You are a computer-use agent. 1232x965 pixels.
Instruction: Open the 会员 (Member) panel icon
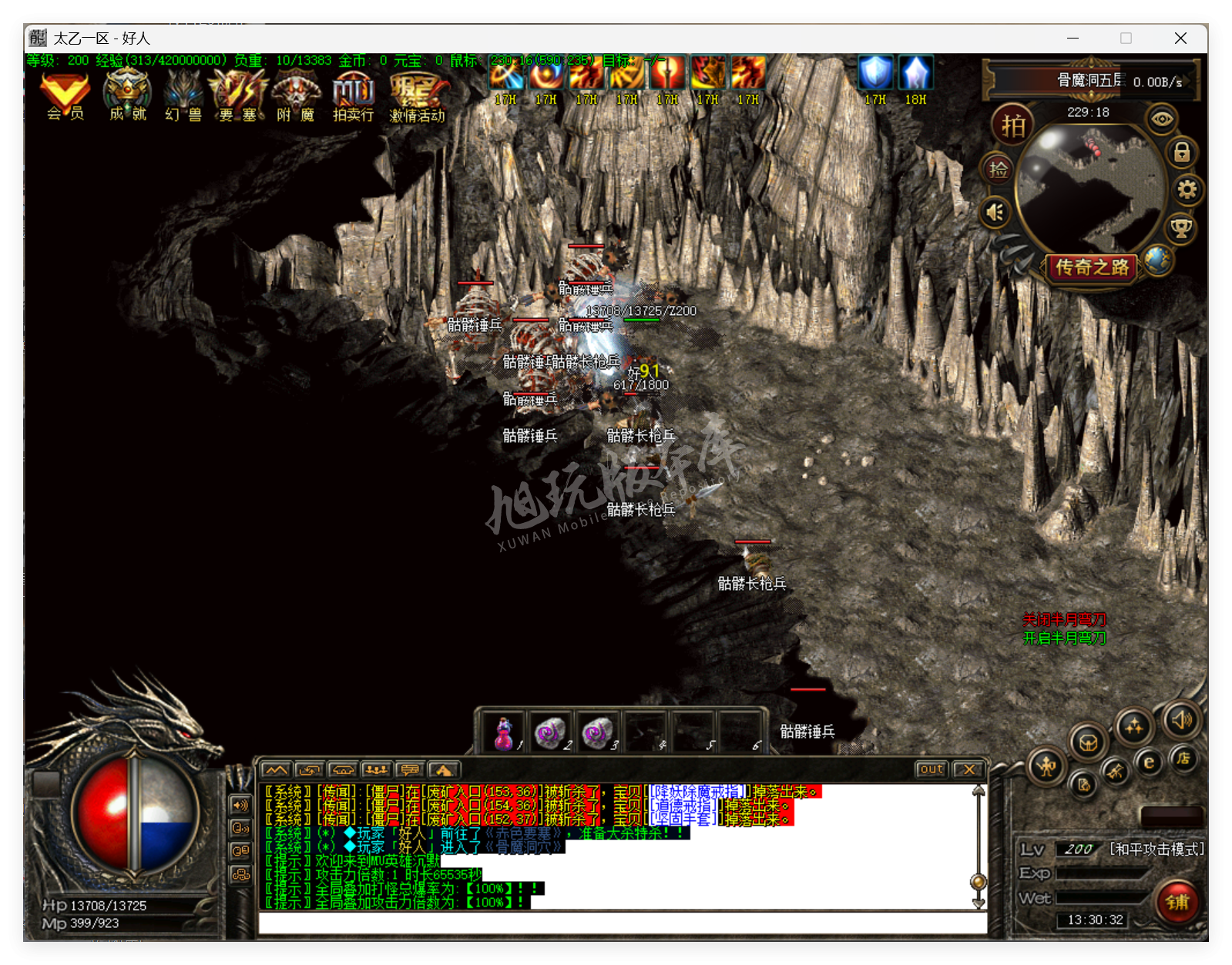click(64, 95)
